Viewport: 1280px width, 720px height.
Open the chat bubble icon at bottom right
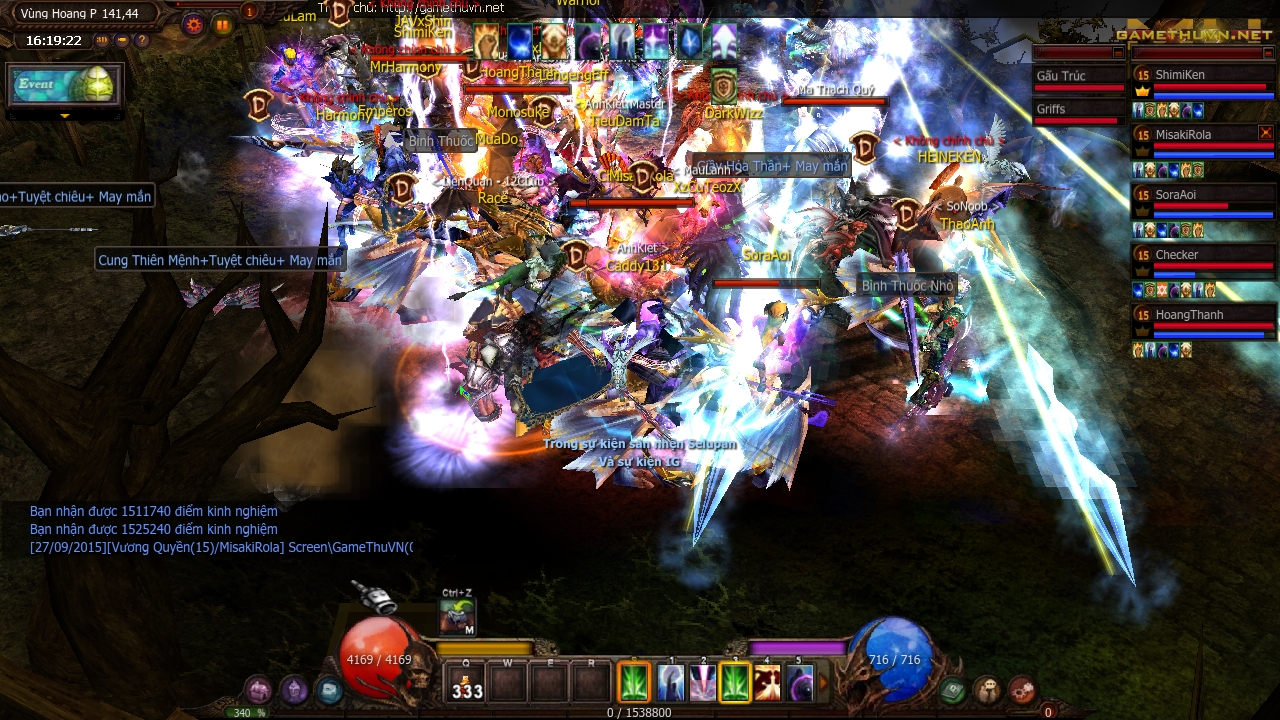[x=987, y=688]
